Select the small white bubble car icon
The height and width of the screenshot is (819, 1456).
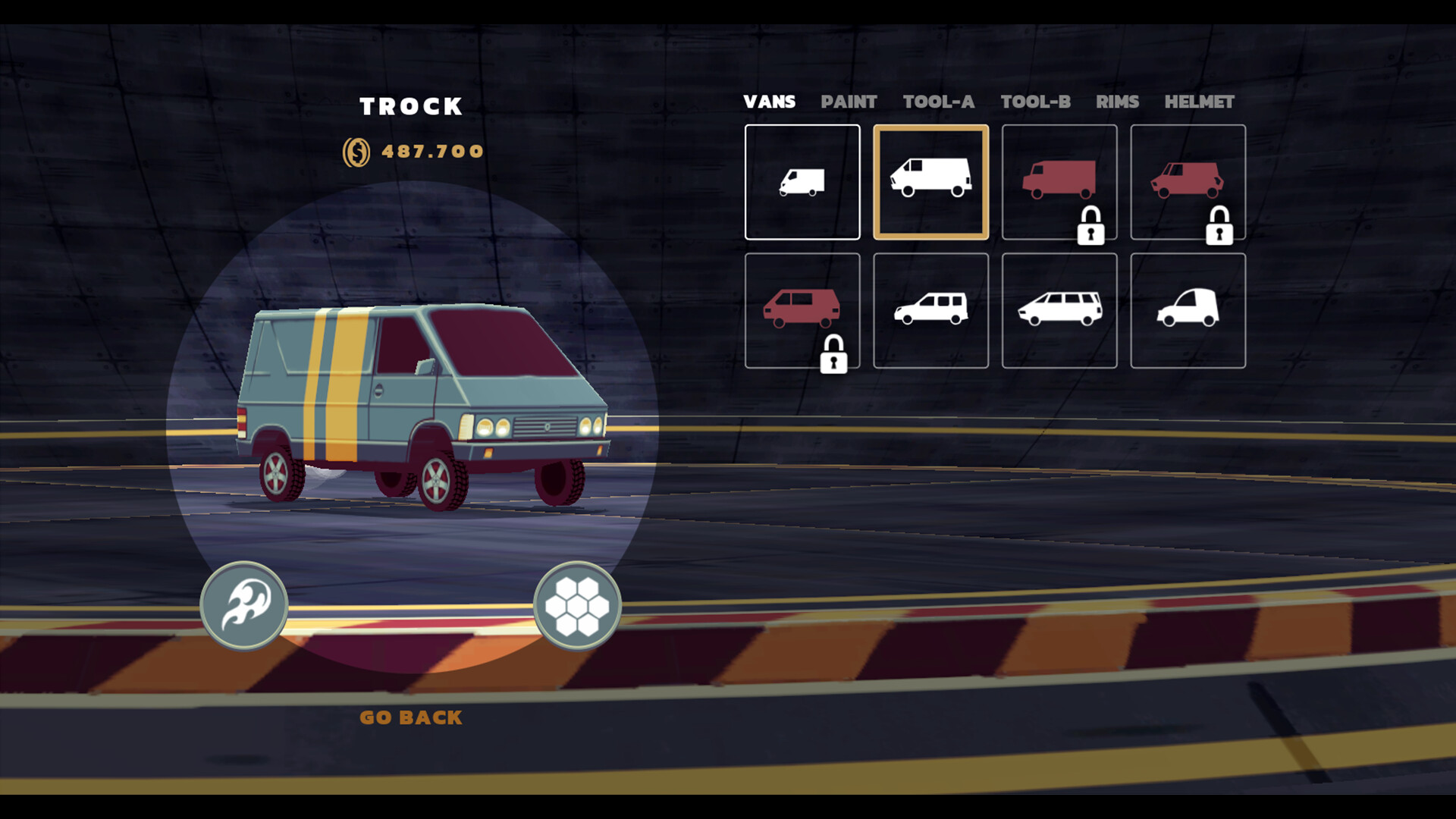pyautogui.click(x=1188, y=309)
